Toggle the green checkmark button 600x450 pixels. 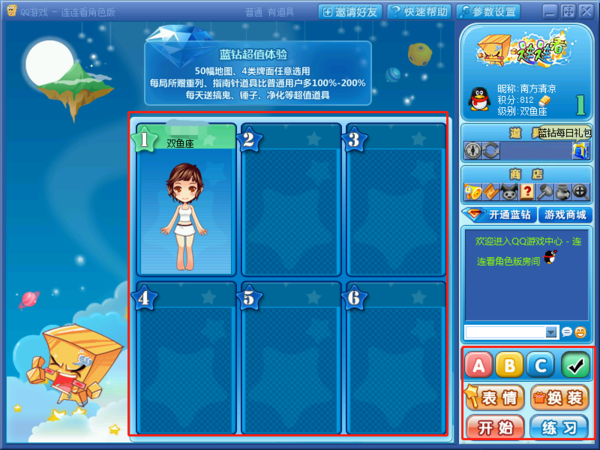coord(573,366)
